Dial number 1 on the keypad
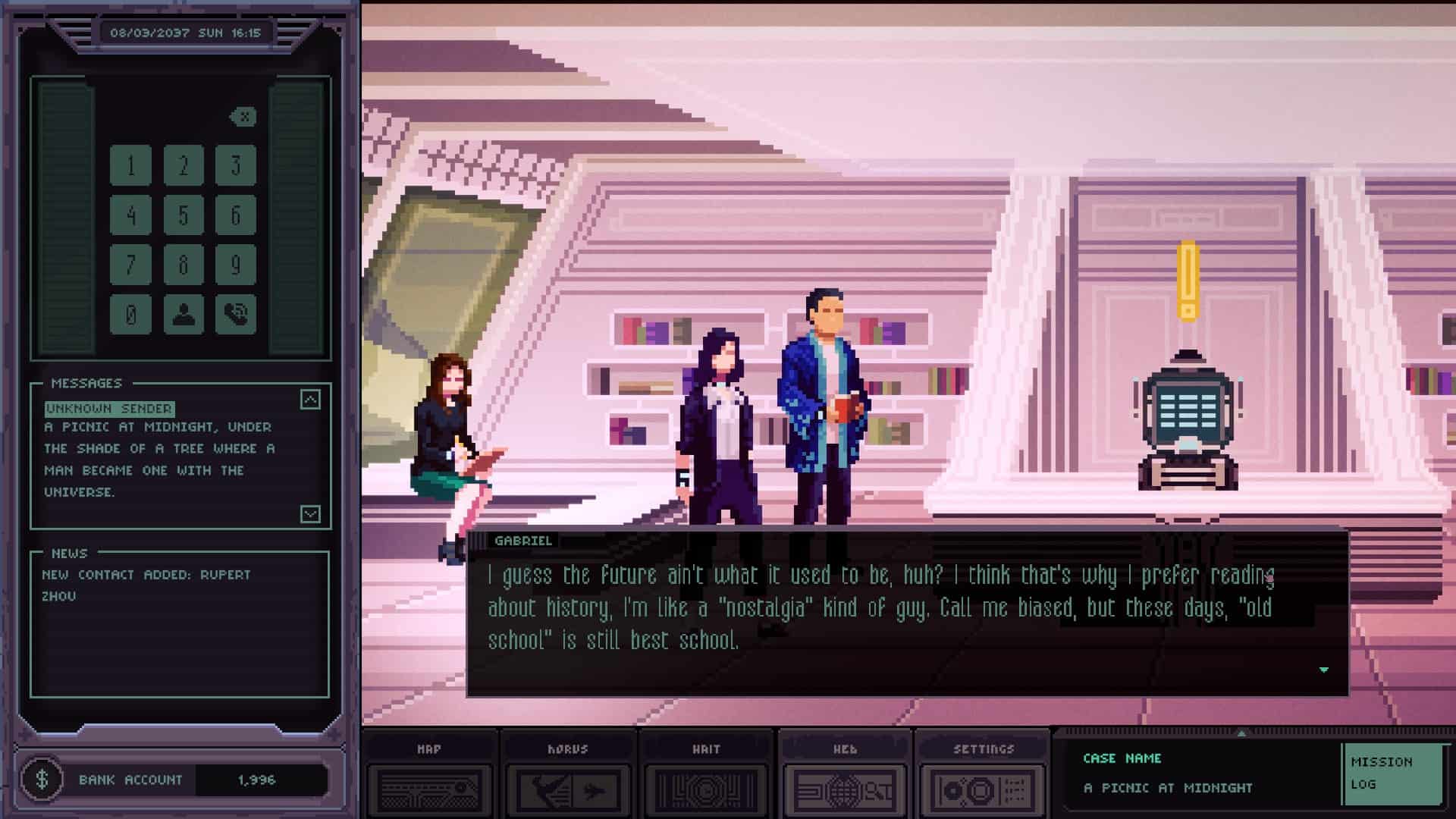The height and width of the screenshot is (819, 1456). [130, 165]
